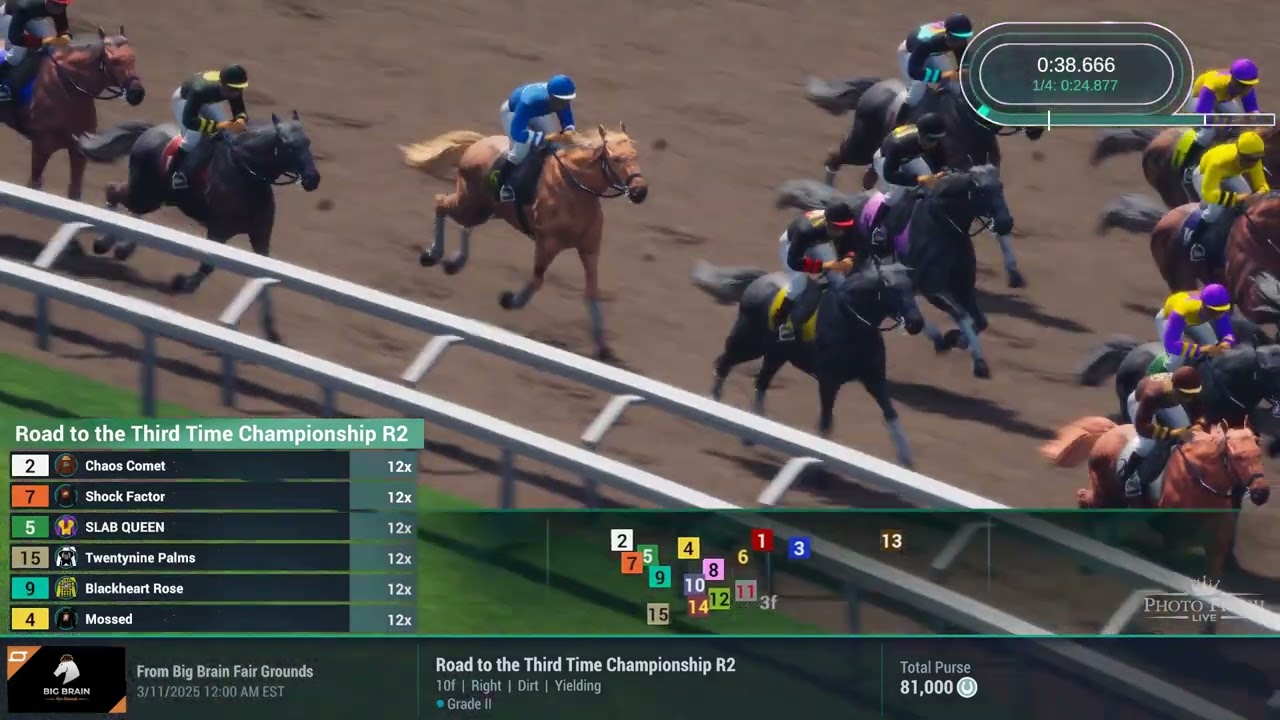This screenshot has width=1280, height=720.
Task: Click the 0:38.666 race timer display
Action: pyautogui.click(x=1075, y=65)
